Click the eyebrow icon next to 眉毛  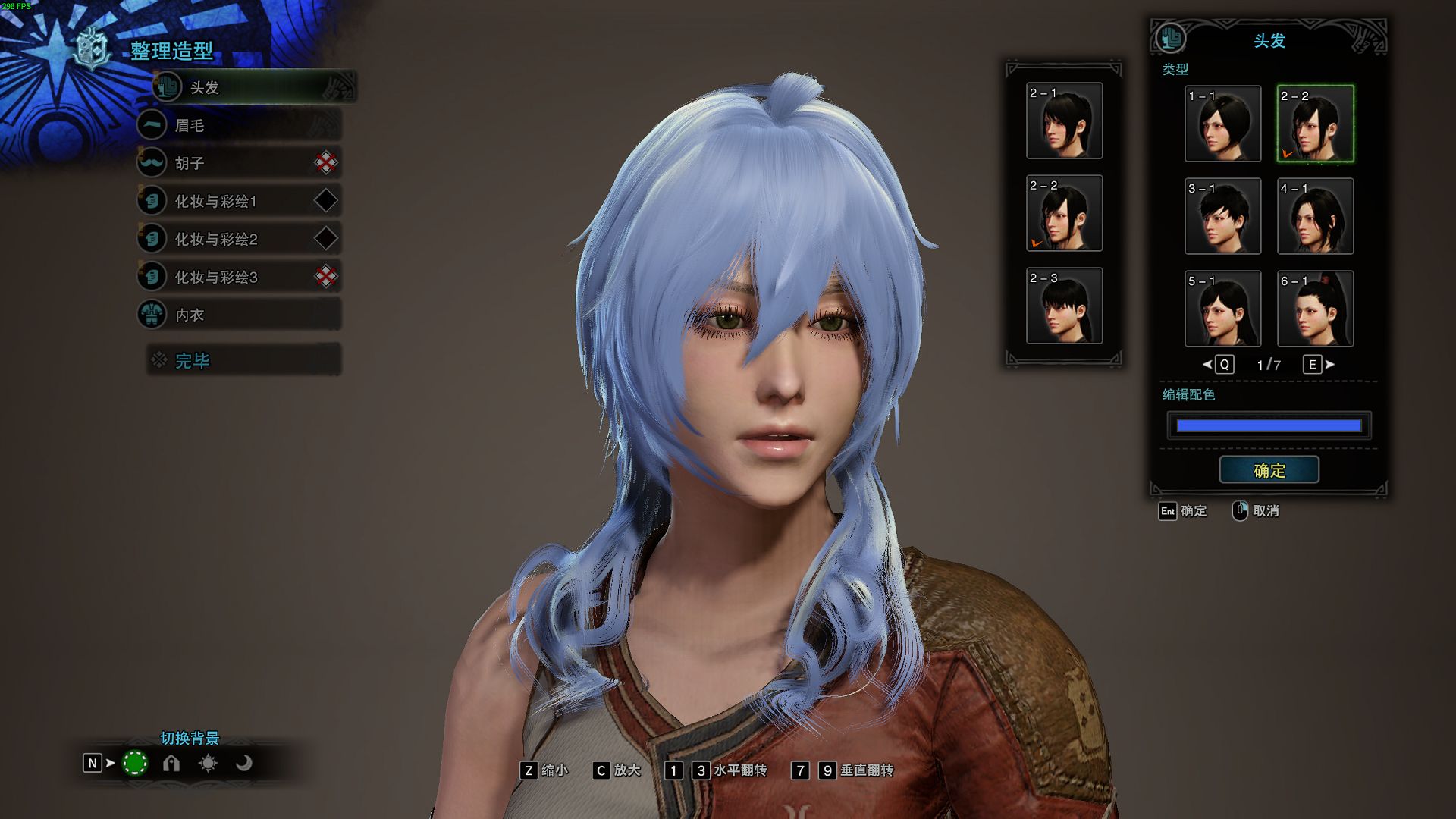(152, 125)
